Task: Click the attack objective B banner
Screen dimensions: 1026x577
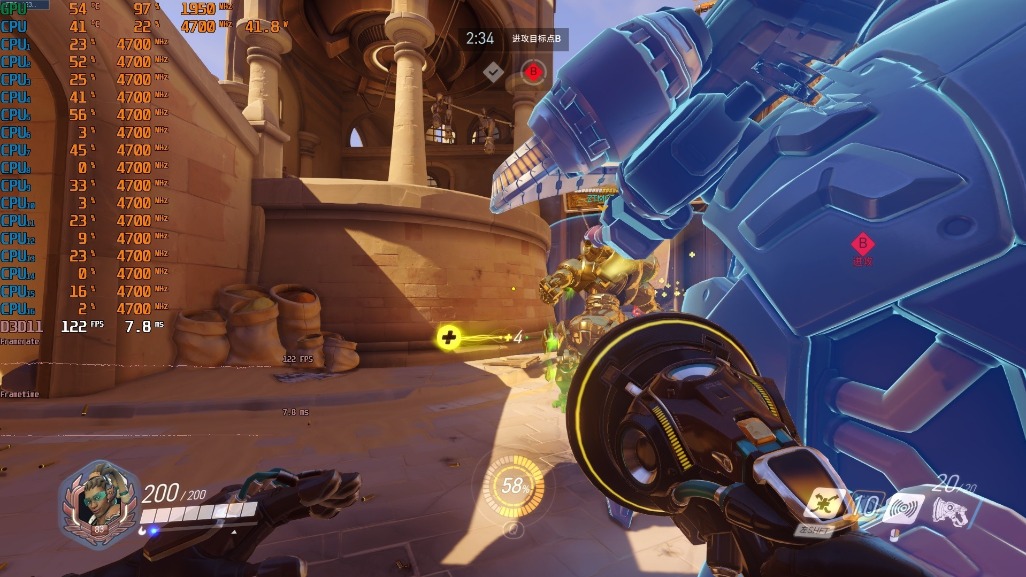Action: click(536, 38)
